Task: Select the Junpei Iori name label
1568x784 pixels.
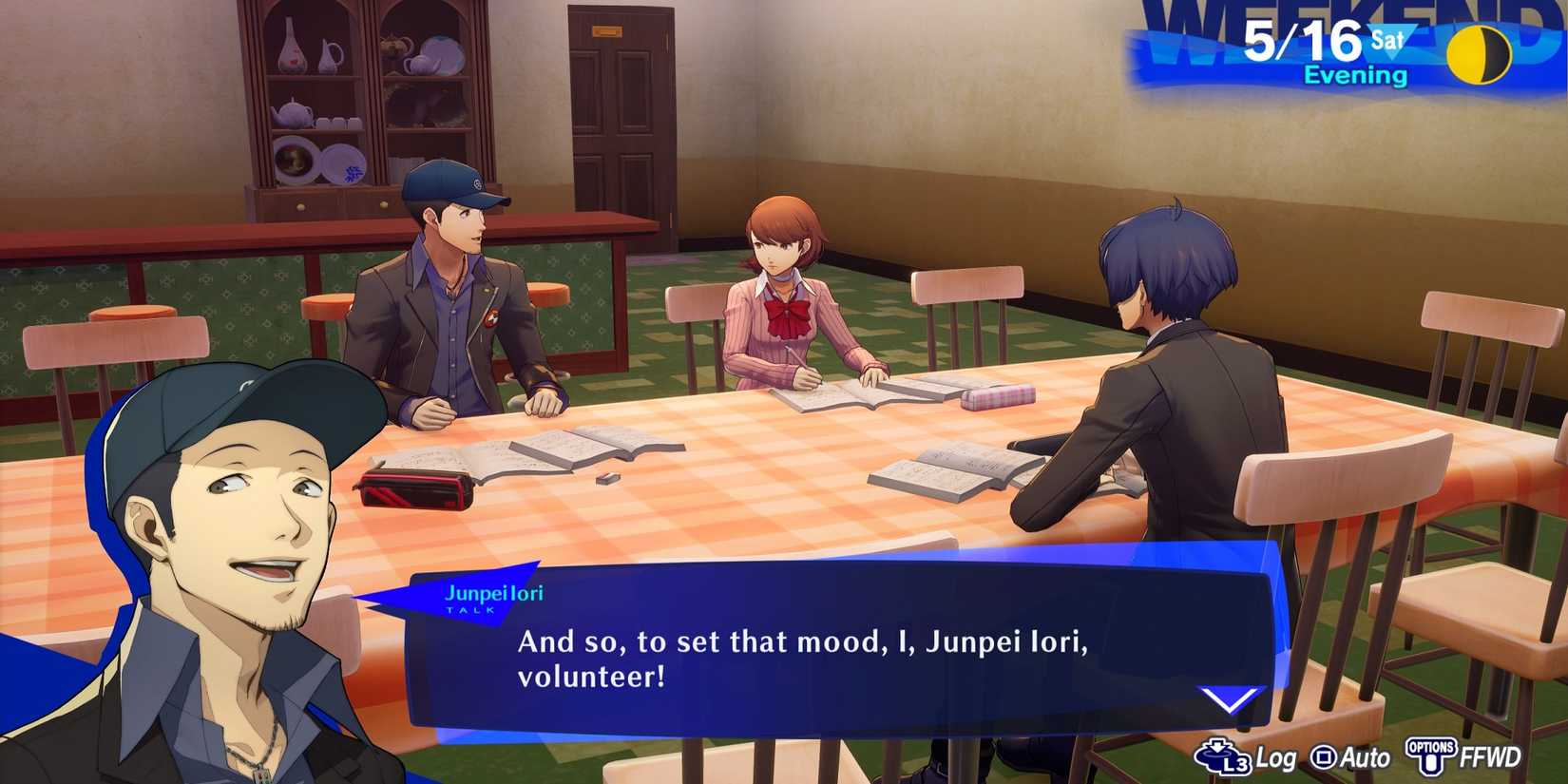Action: tap(495, 591)
